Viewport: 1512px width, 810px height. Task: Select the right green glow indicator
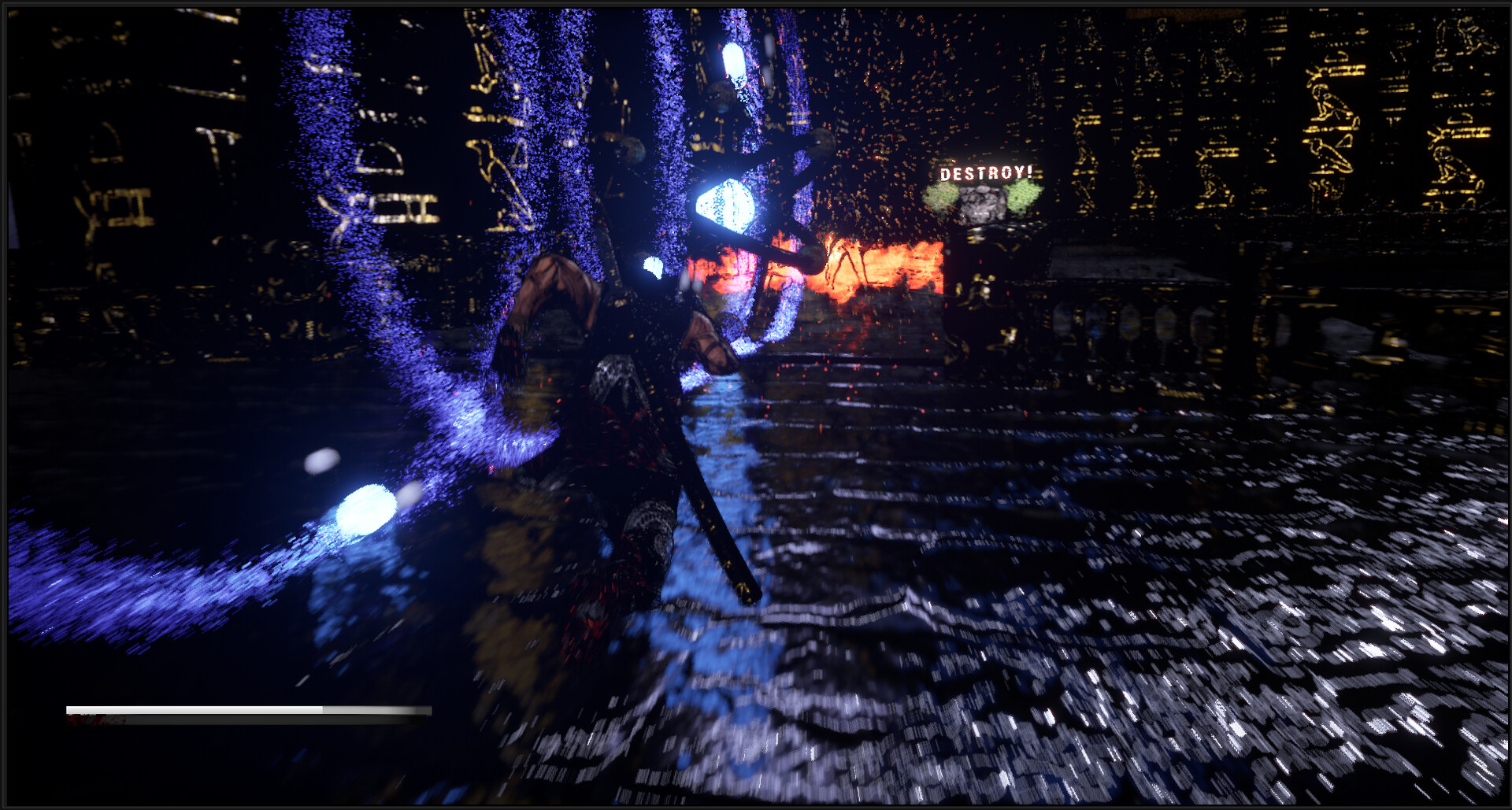pos(1024,197)
